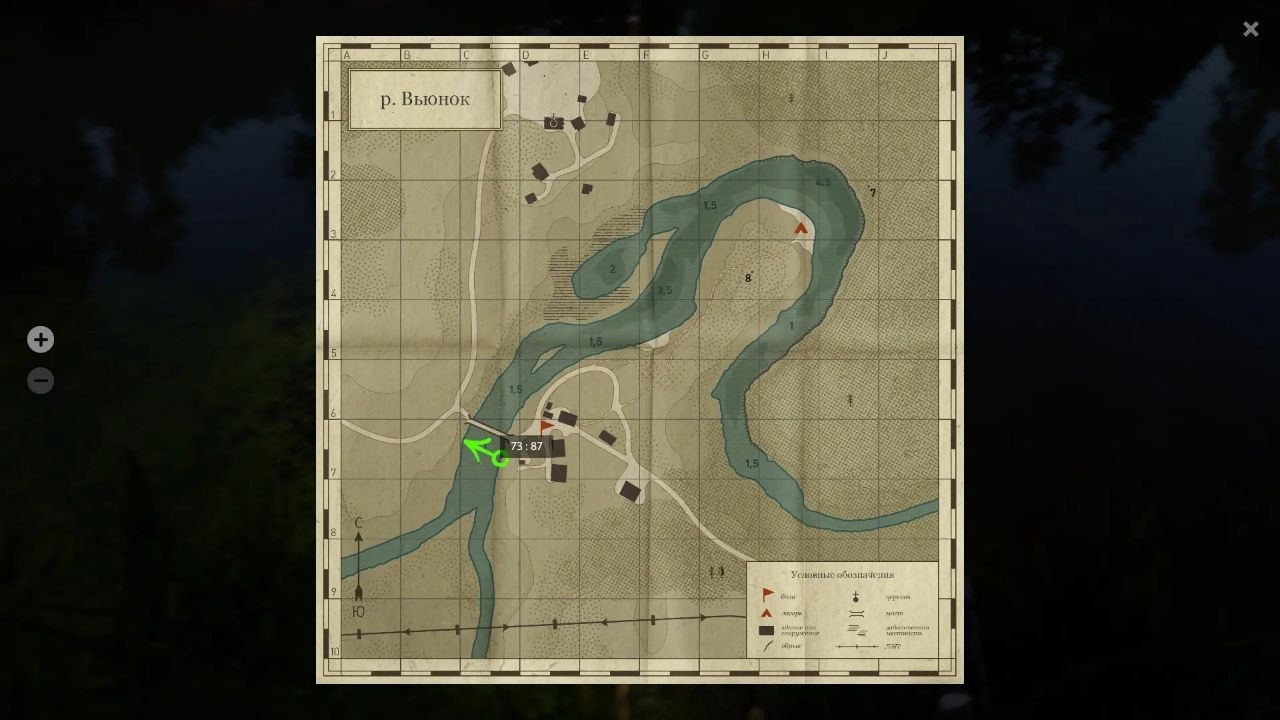This screenshot has width=1280, height=720.
Task: Click the flag symbol in the map legend
Action: [765, 591]
